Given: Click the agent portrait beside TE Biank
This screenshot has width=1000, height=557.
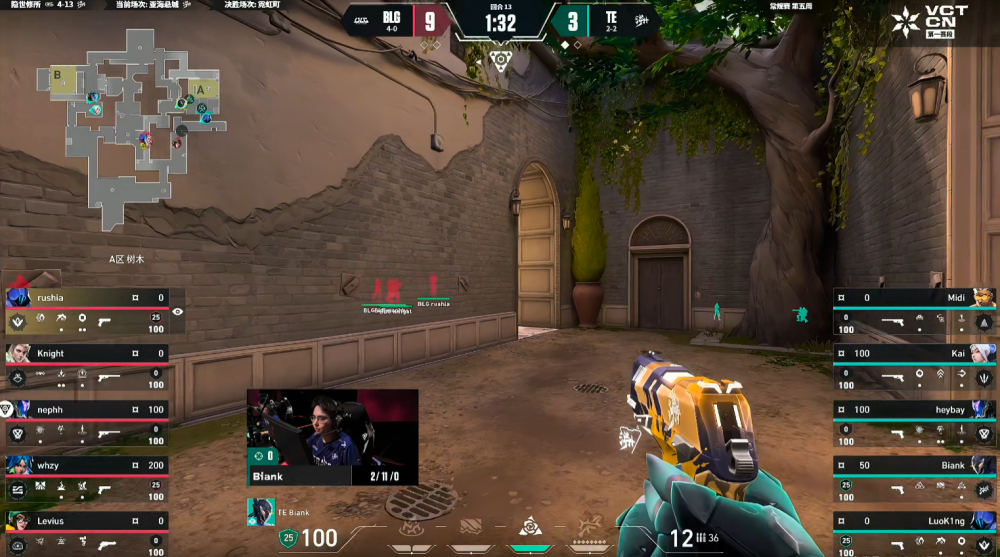Looking at the screenshot, I should pos(261,512).
